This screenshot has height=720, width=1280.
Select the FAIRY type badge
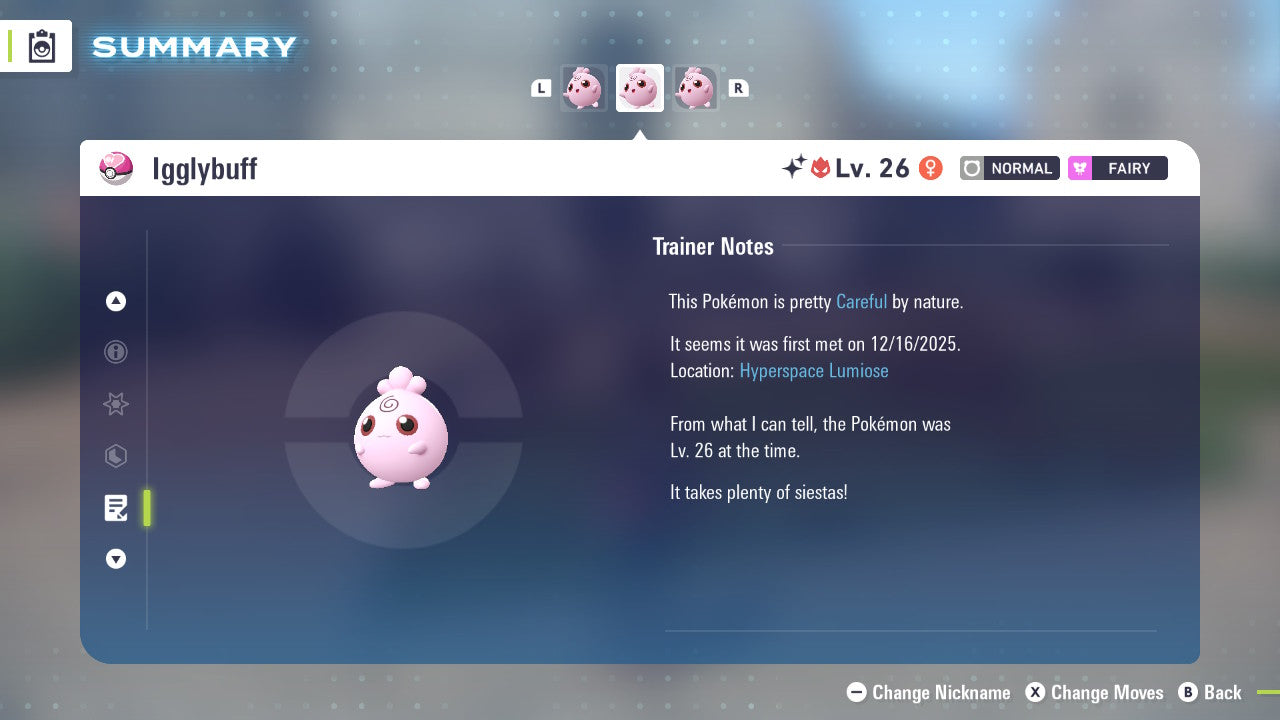click(1117, 168)
